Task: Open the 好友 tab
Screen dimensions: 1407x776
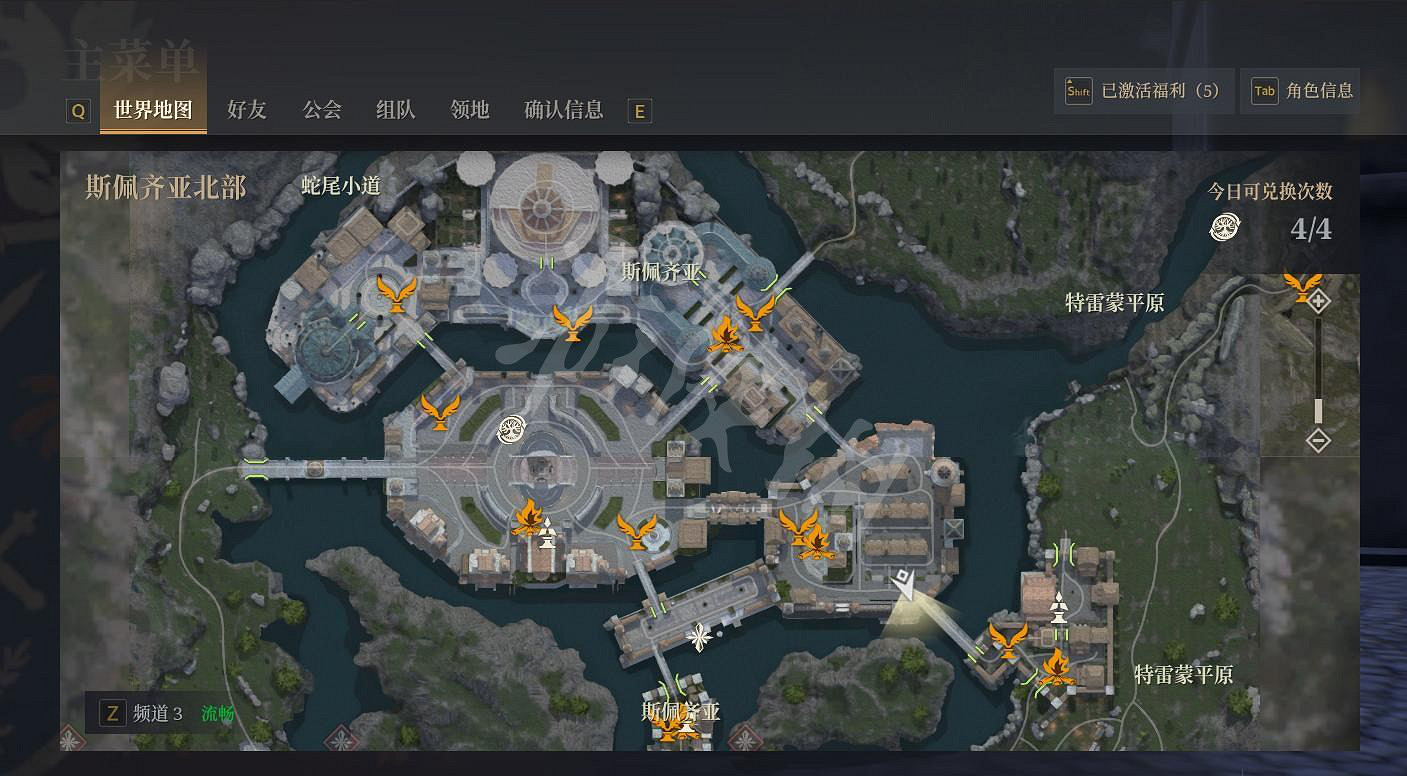Action: pyautogui.click(x=247, y=110)
